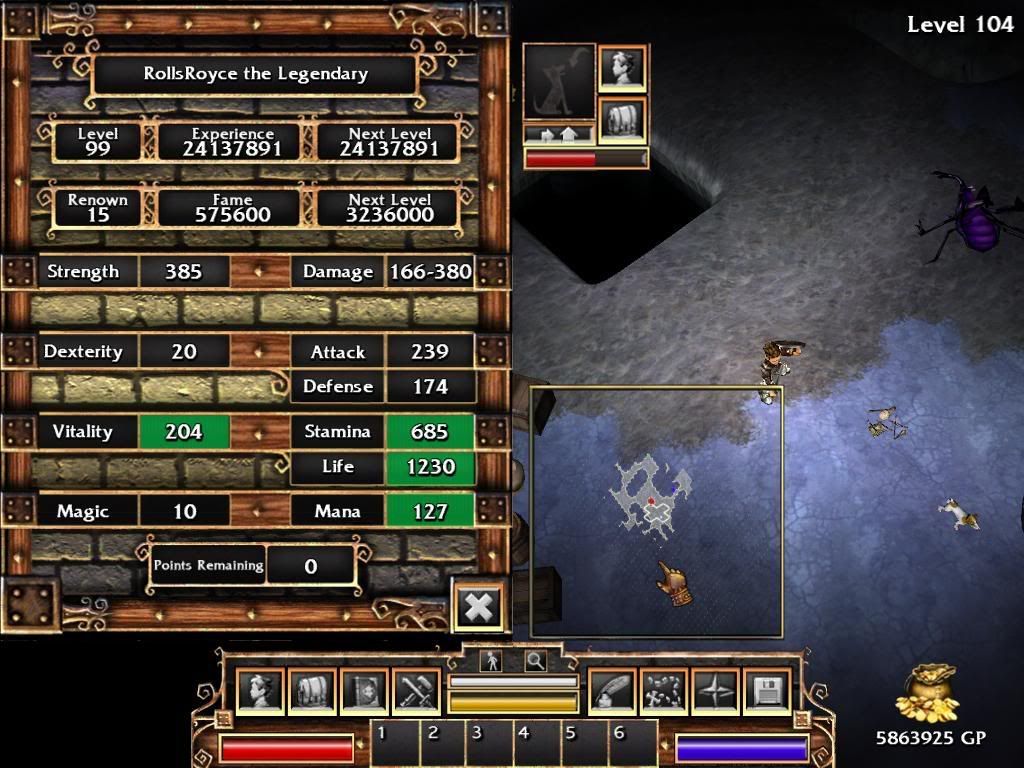Screen dimensions: 1024x768
Task: Increase the Magic attribute
Action: 259,512
